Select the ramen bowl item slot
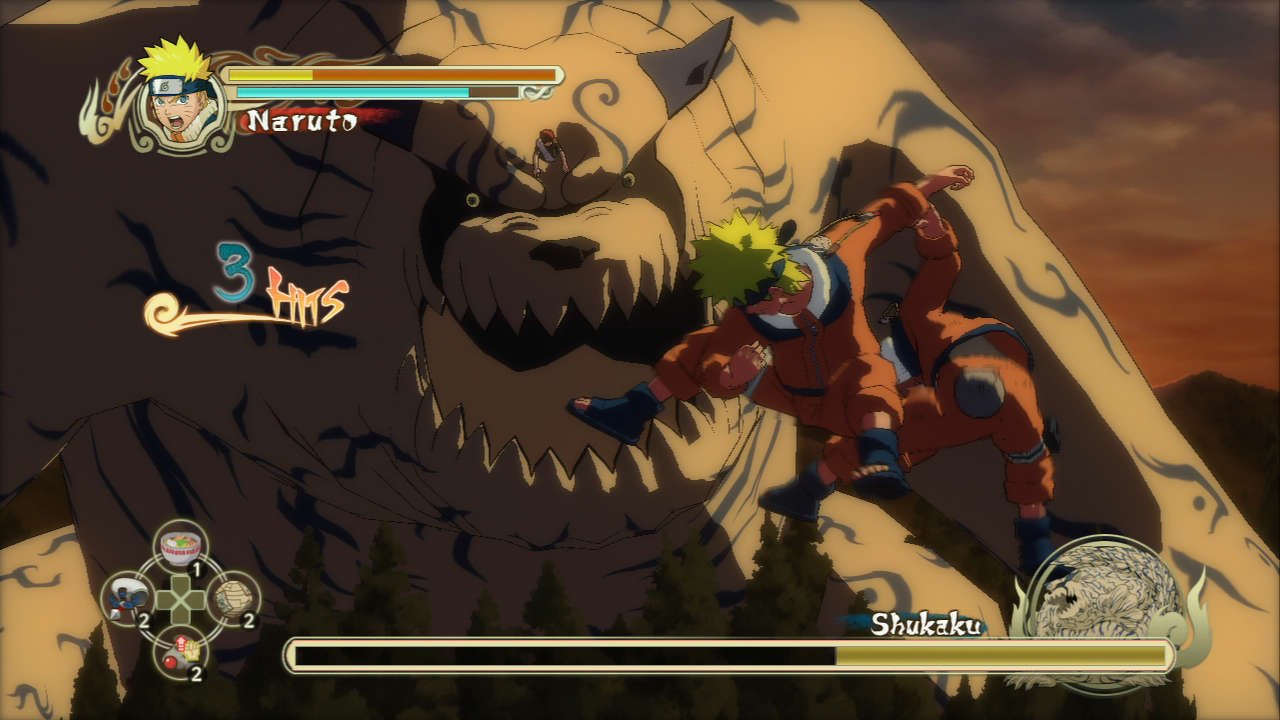1280x720 pixels. pos(181,548)
